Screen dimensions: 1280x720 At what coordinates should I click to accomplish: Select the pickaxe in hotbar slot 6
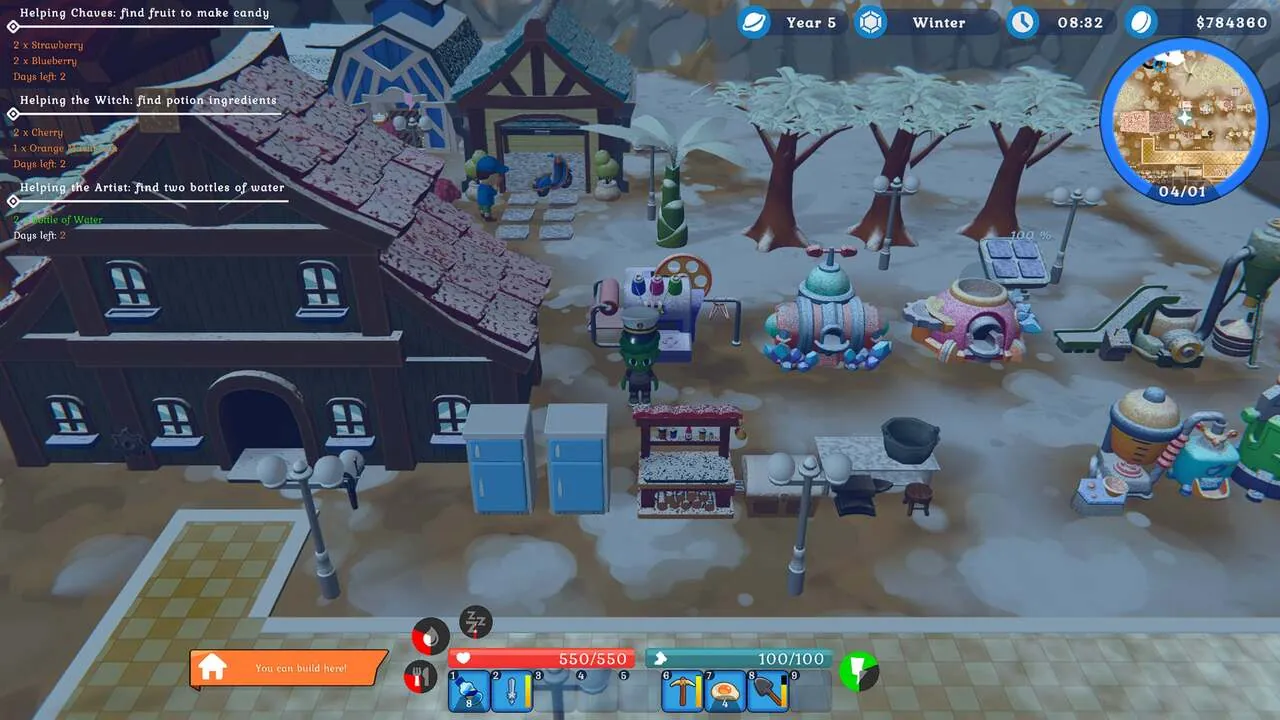click(x=684, y=690)
